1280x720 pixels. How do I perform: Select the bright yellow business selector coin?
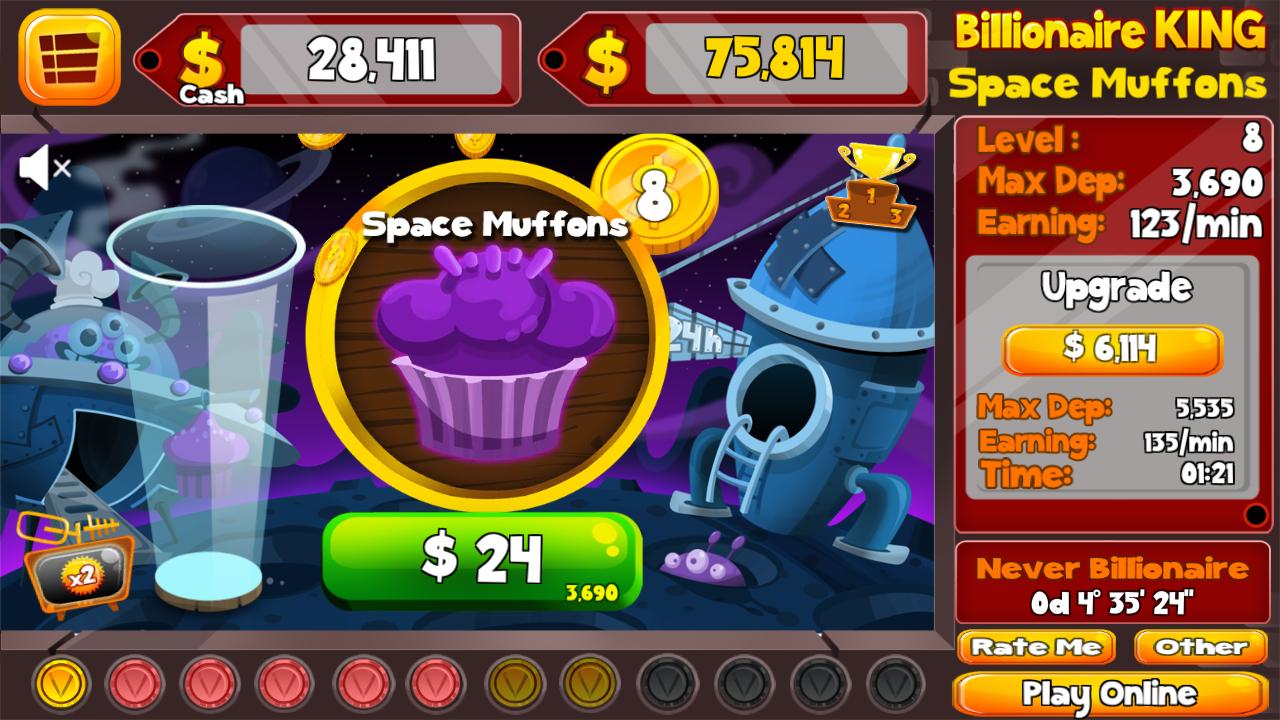click(62, 684)
